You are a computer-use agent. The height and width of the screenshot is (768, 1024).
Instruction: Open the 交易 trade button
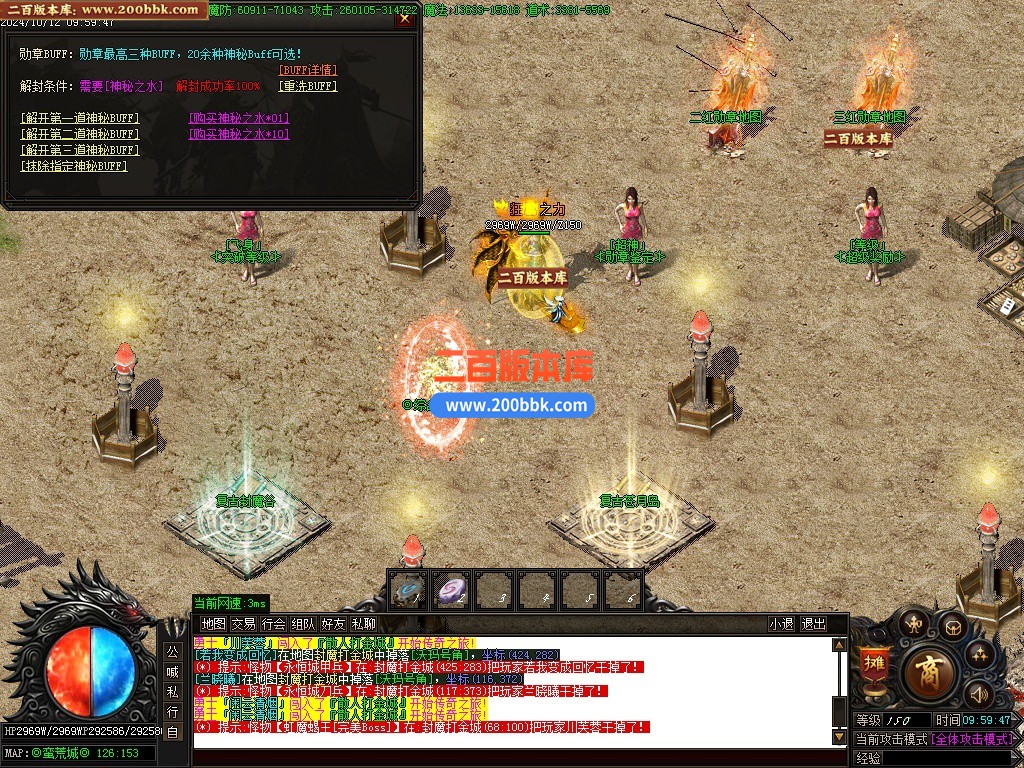[x=243, y=624]
